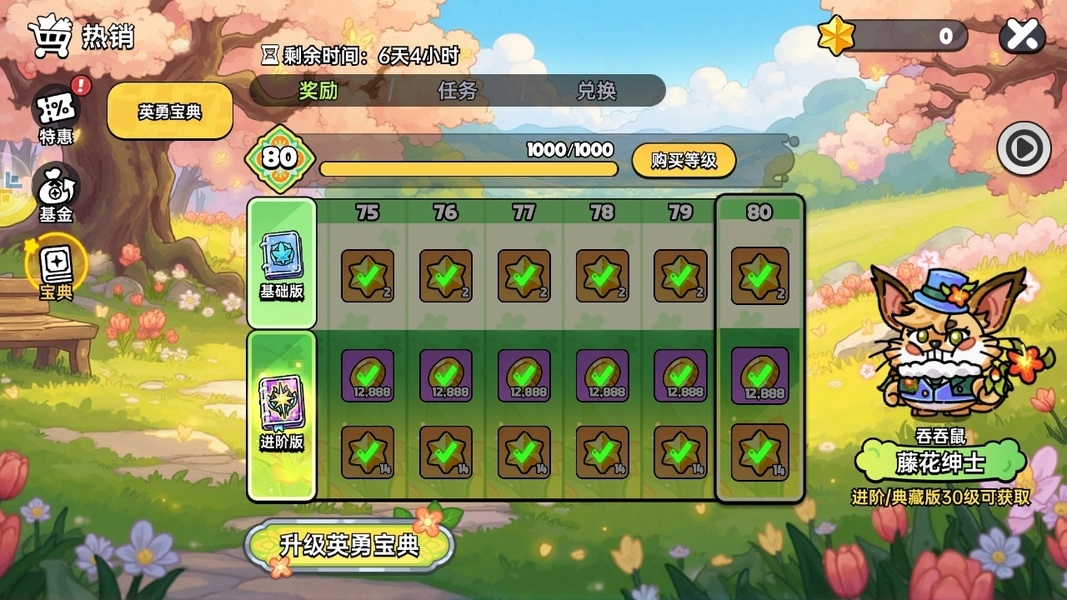Viewport: 1067px width, 600px height.
Task: Click the level 75 basic star reward
Action: coord(367,276)
